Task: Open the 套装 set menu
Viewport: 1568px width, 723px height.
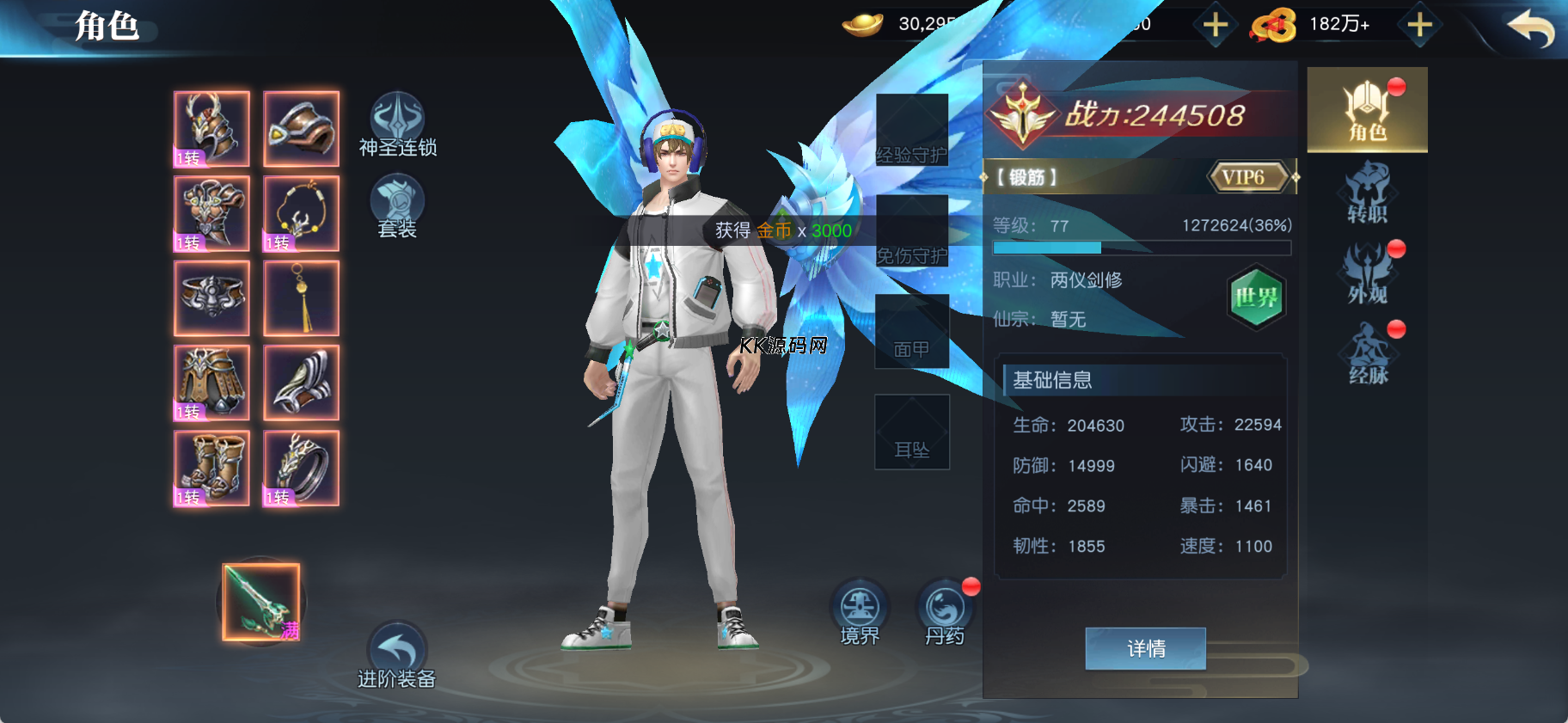Action: 397,206
